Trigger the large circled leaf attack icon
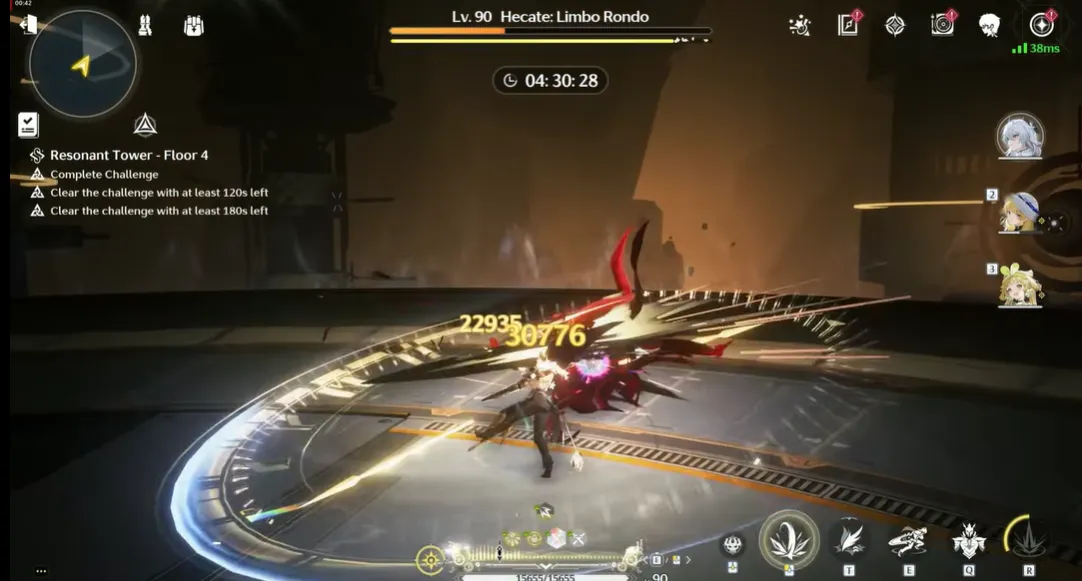1082x581 pixels. [x=789, y=539]
